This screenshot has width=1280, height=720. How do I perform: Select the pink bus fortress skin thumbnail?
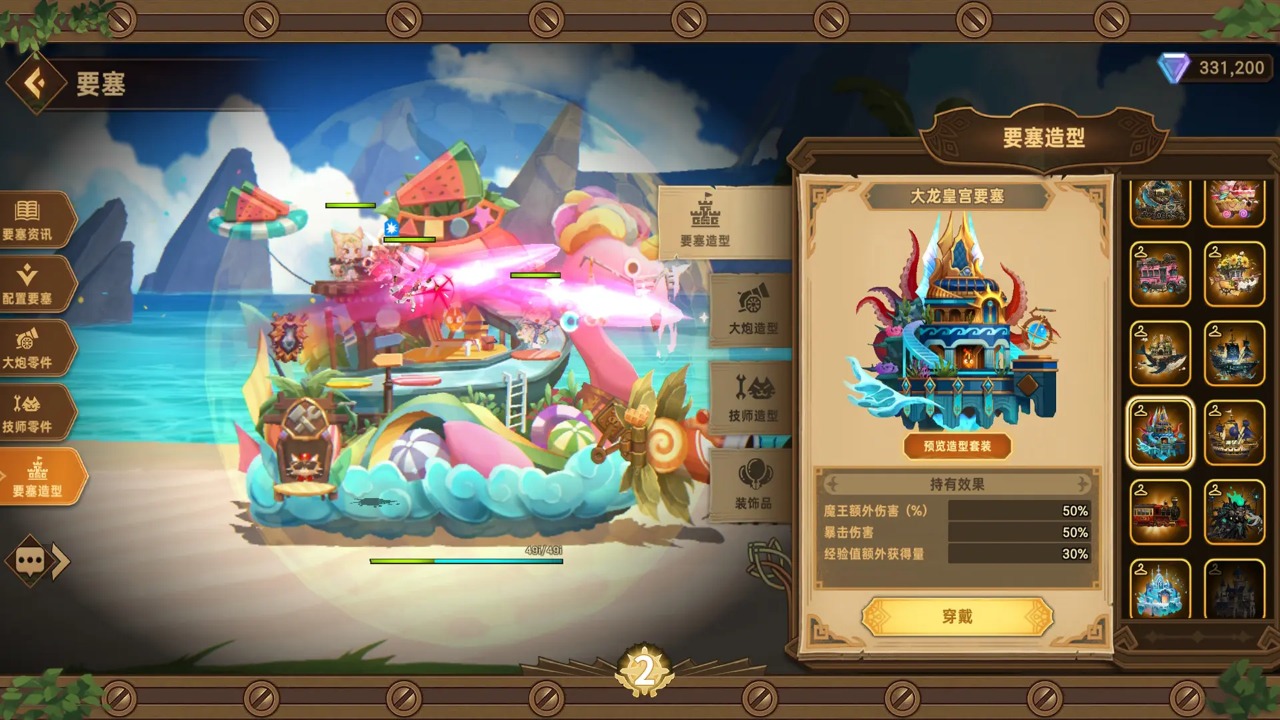(x=1160, y=273)
